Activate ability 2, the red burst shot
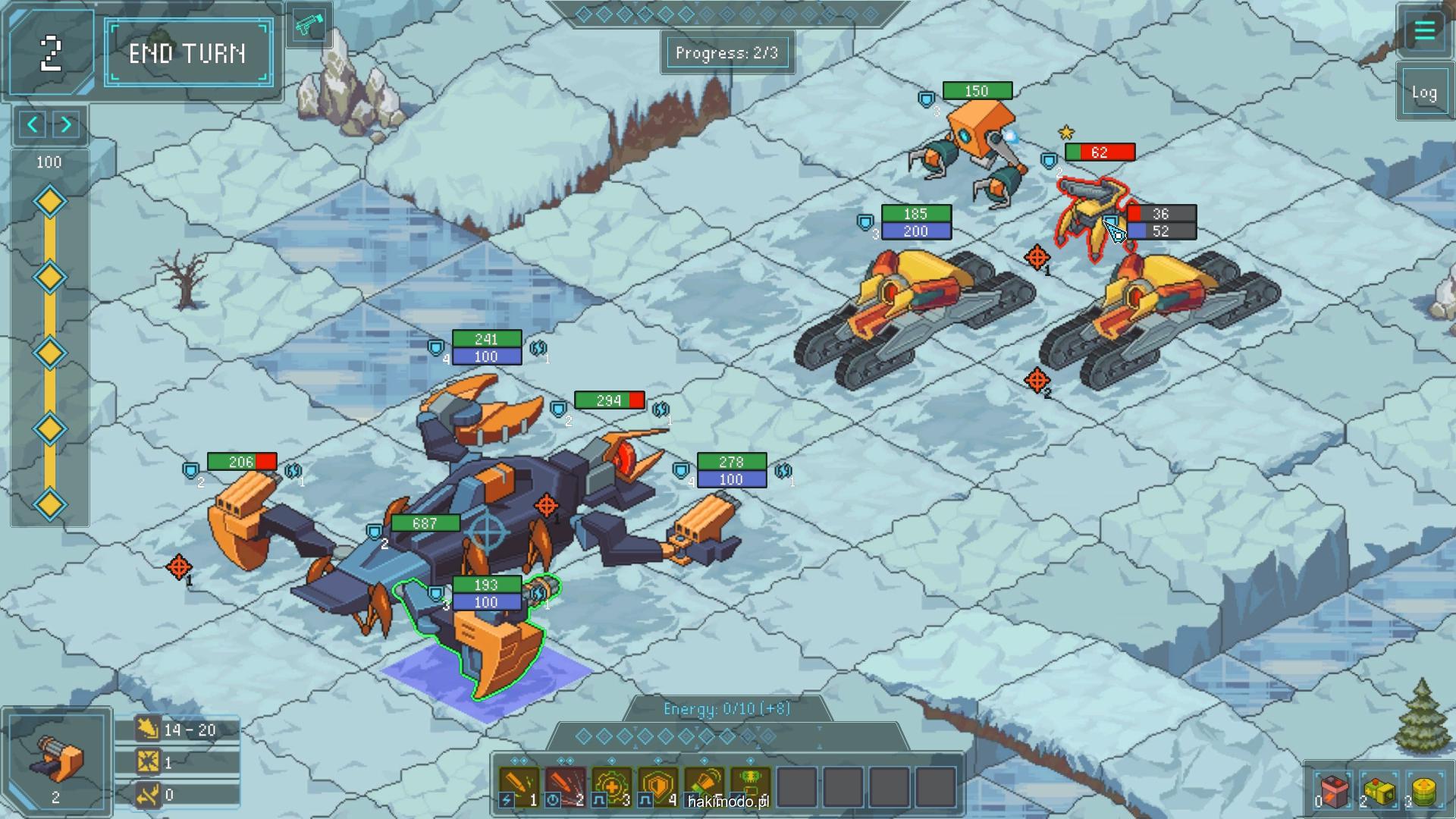 566,786
